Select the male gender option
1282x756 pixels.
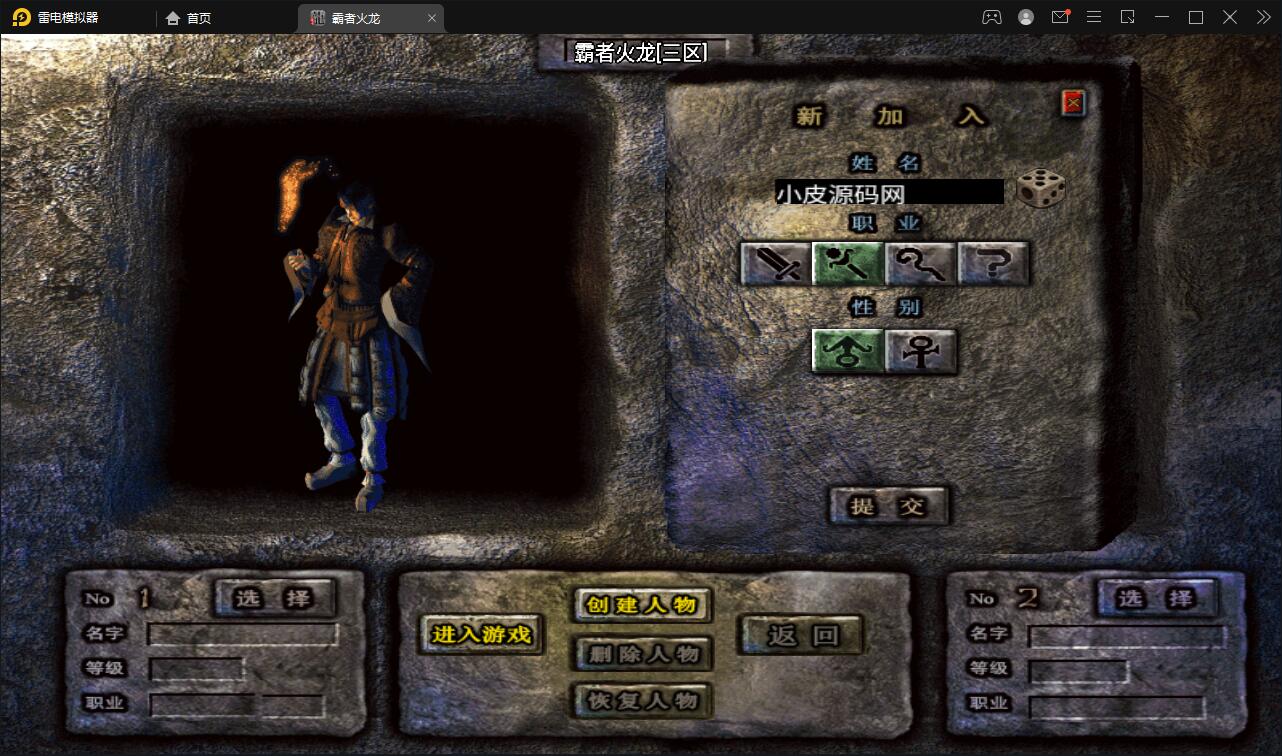point(846,352)
